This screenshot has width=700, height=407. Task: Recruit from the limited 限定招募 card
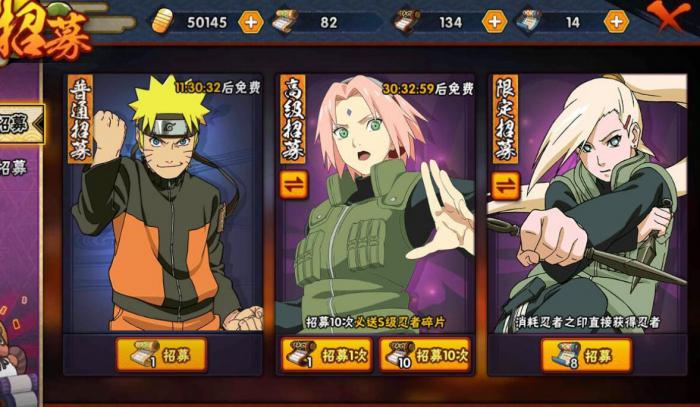click(586, 355)
